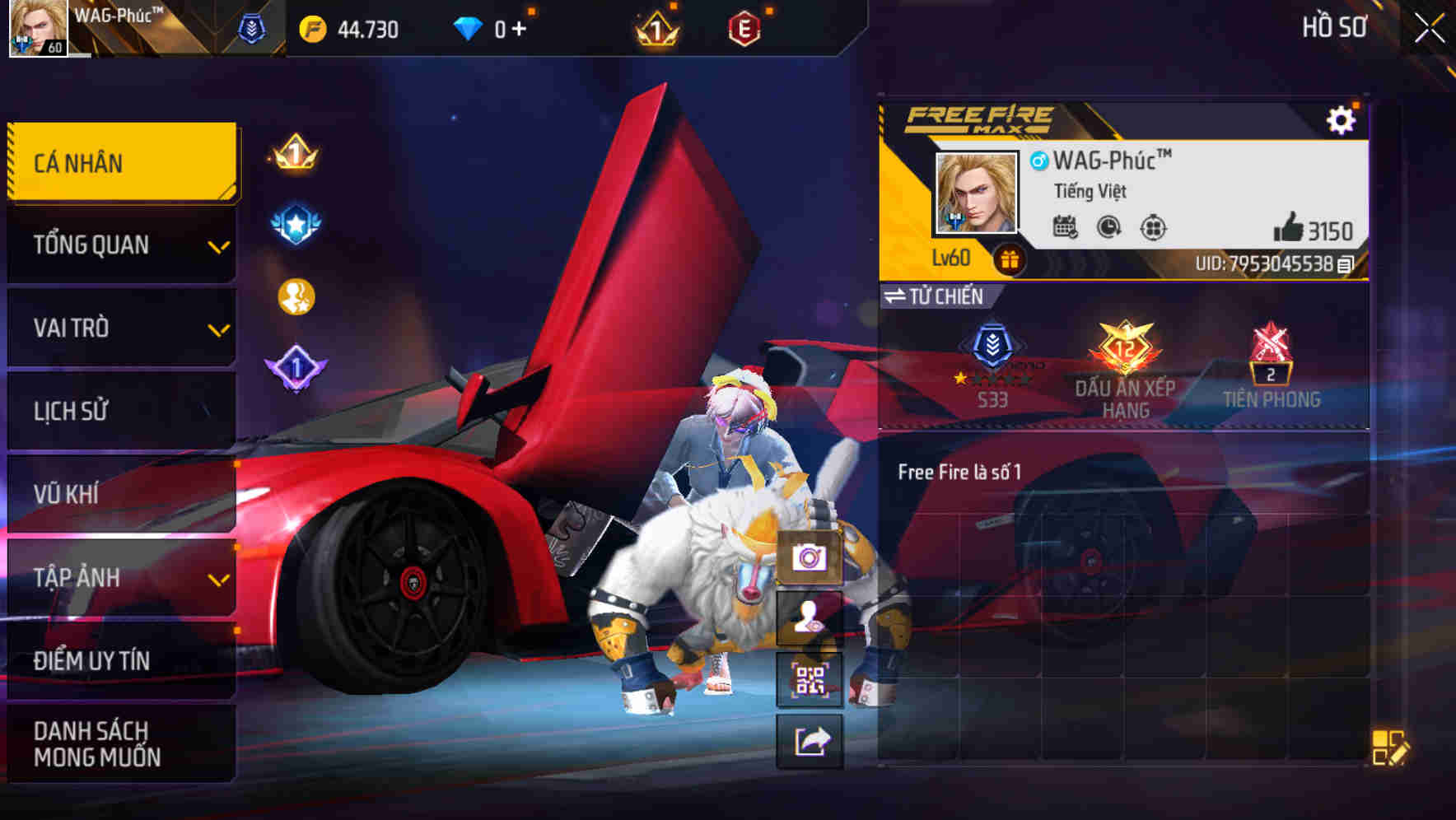1456x820 pixels.
Task: Select the VŨ KHÍ menu item
Action: (121, 494)
